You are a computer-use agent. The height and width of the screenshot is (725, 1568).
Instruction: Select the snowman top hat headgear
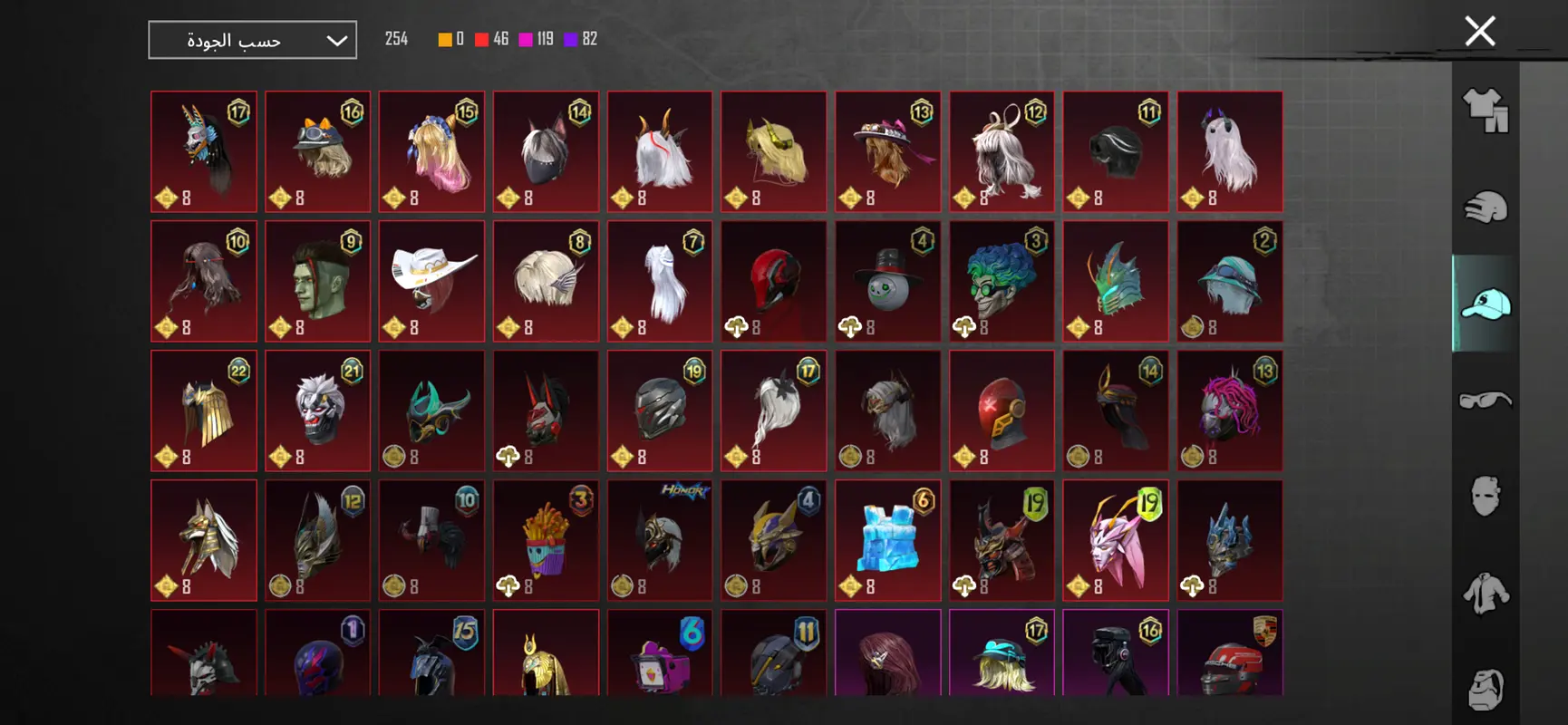(x=887, y=281)
